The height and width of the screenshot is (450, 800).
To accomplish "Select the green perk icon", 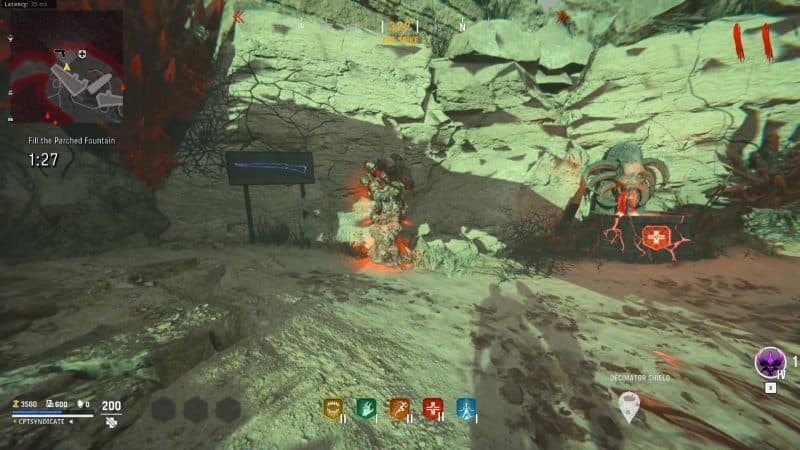I will [x=365, y=408].
